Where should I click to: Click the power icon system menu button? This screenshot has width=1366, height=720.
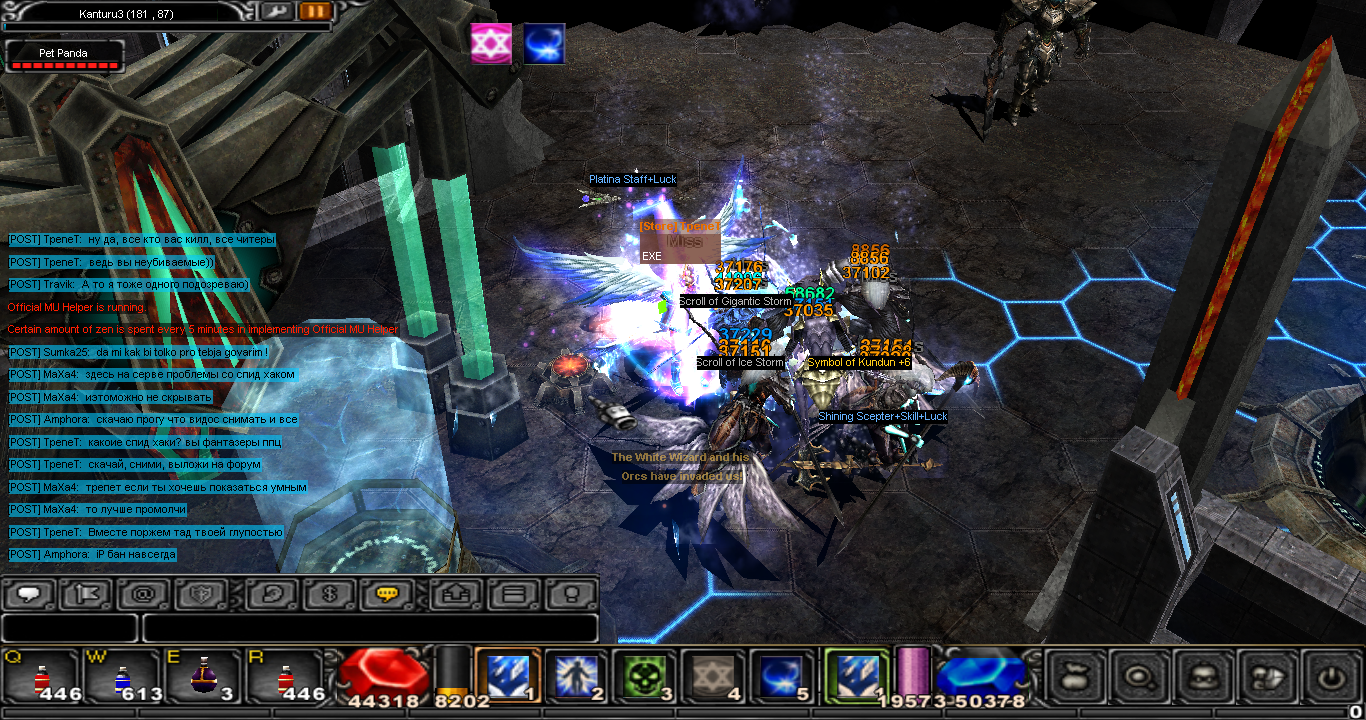pos(1330,677)
